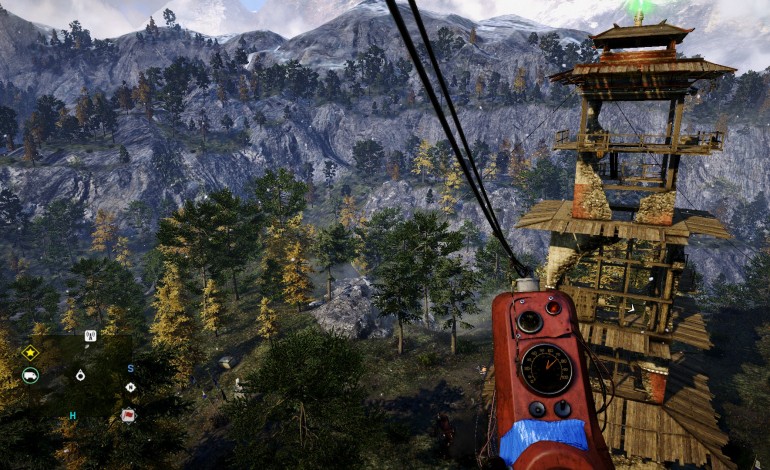This screenshot has height=470, width=770.
Task: Click the truck icon on the minimap
Action: coord(30,376)
